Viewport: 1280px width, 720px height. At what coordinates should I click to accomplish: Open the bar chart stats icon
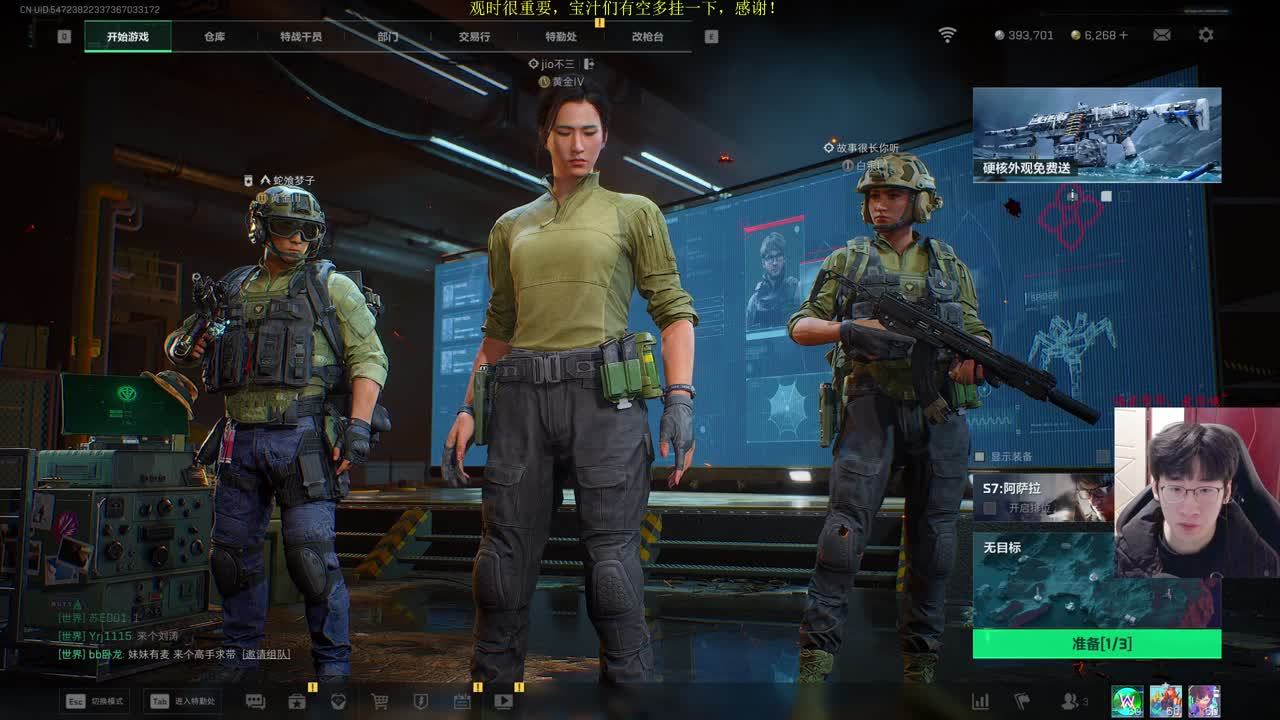pos(981,701)
